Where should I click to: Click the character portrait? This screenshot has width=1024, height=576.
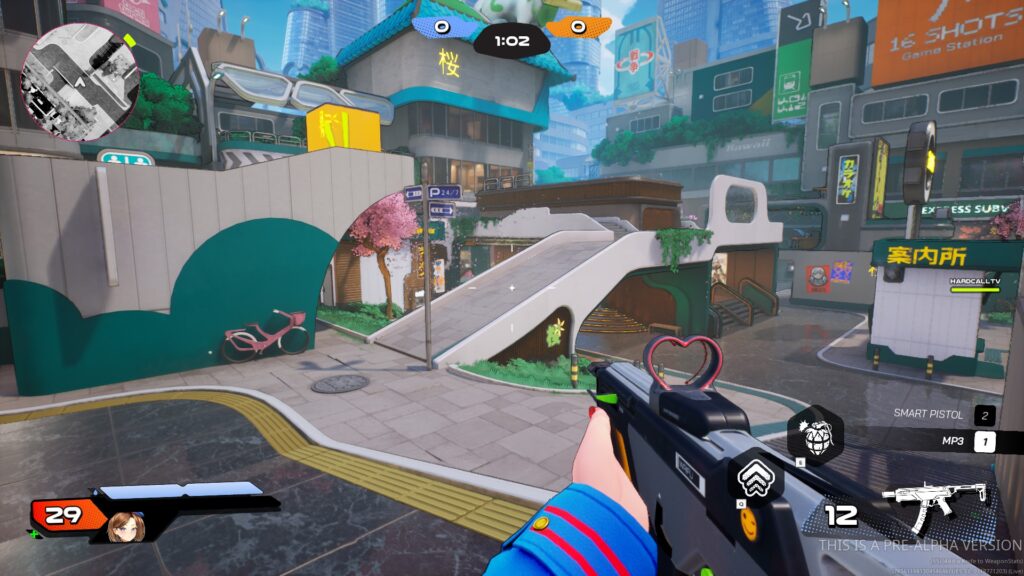125,525
